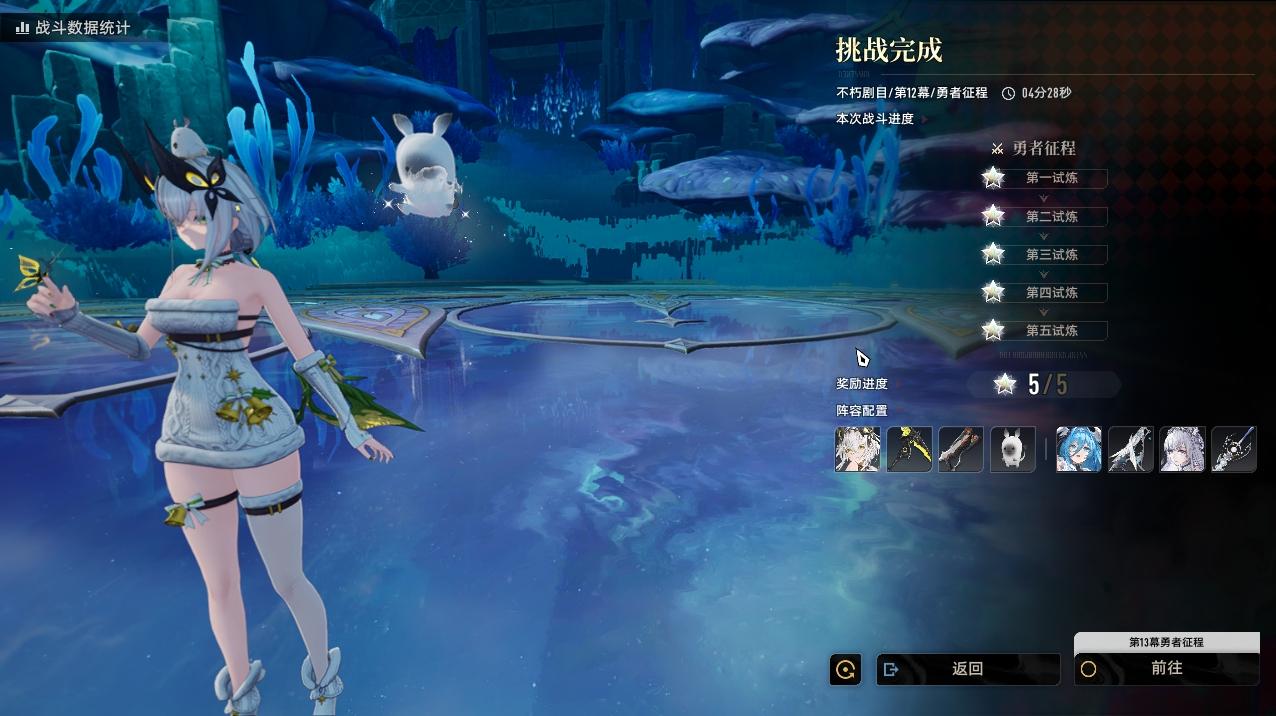
Task: Select the 第一试炼 trial row
Action: (x=1051, y=179)
